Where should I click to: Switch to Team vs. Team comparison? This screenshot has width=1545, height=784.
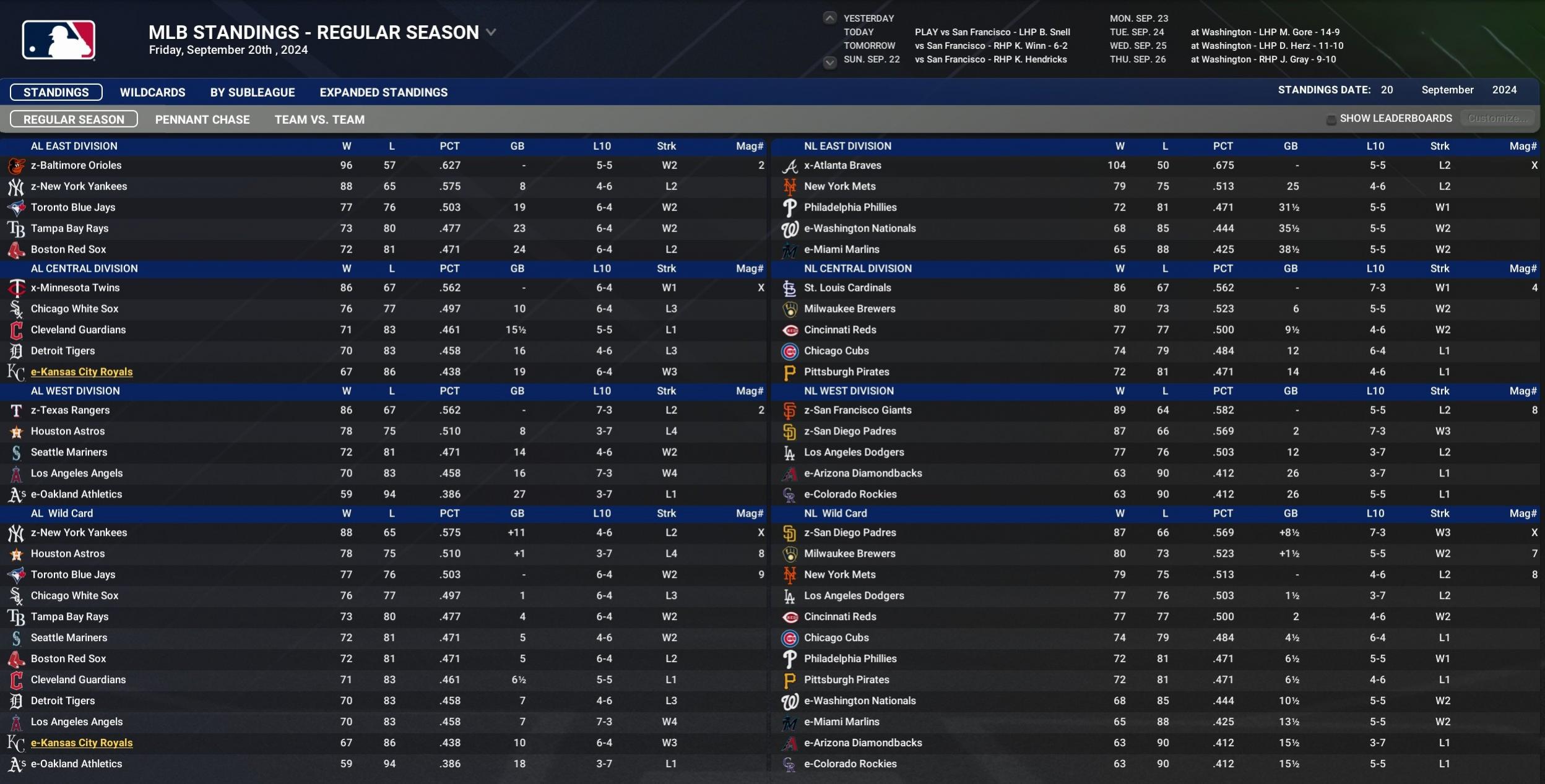coord(319,119)
